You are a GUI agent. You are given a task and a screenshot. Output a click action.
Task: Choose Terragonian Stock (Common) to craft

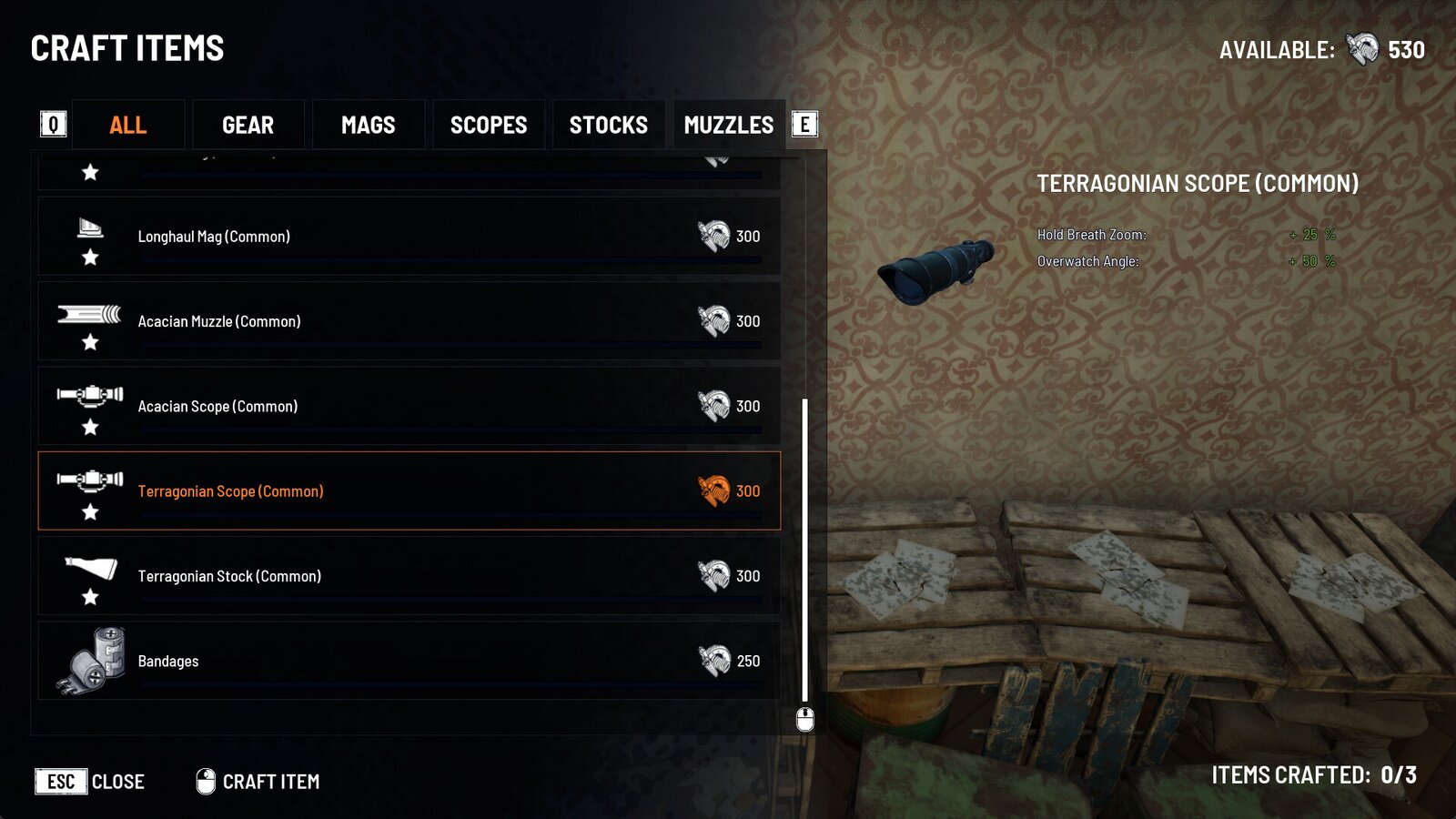click(x=409, y=576)
